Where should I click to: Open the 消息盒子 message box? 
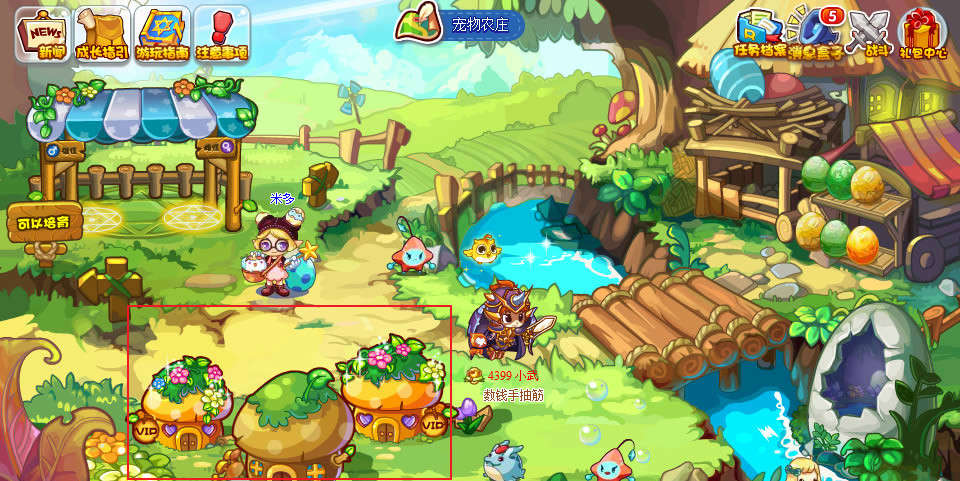pyautogui.click(x=815, y=34)
